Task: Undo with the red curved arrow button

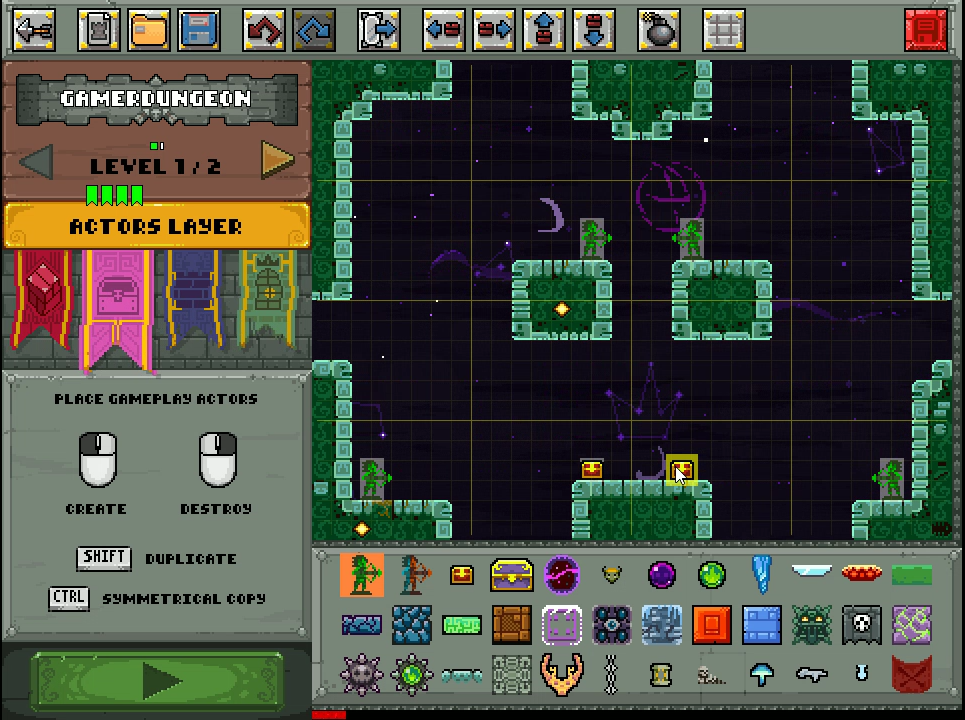Action: point(263,30)
